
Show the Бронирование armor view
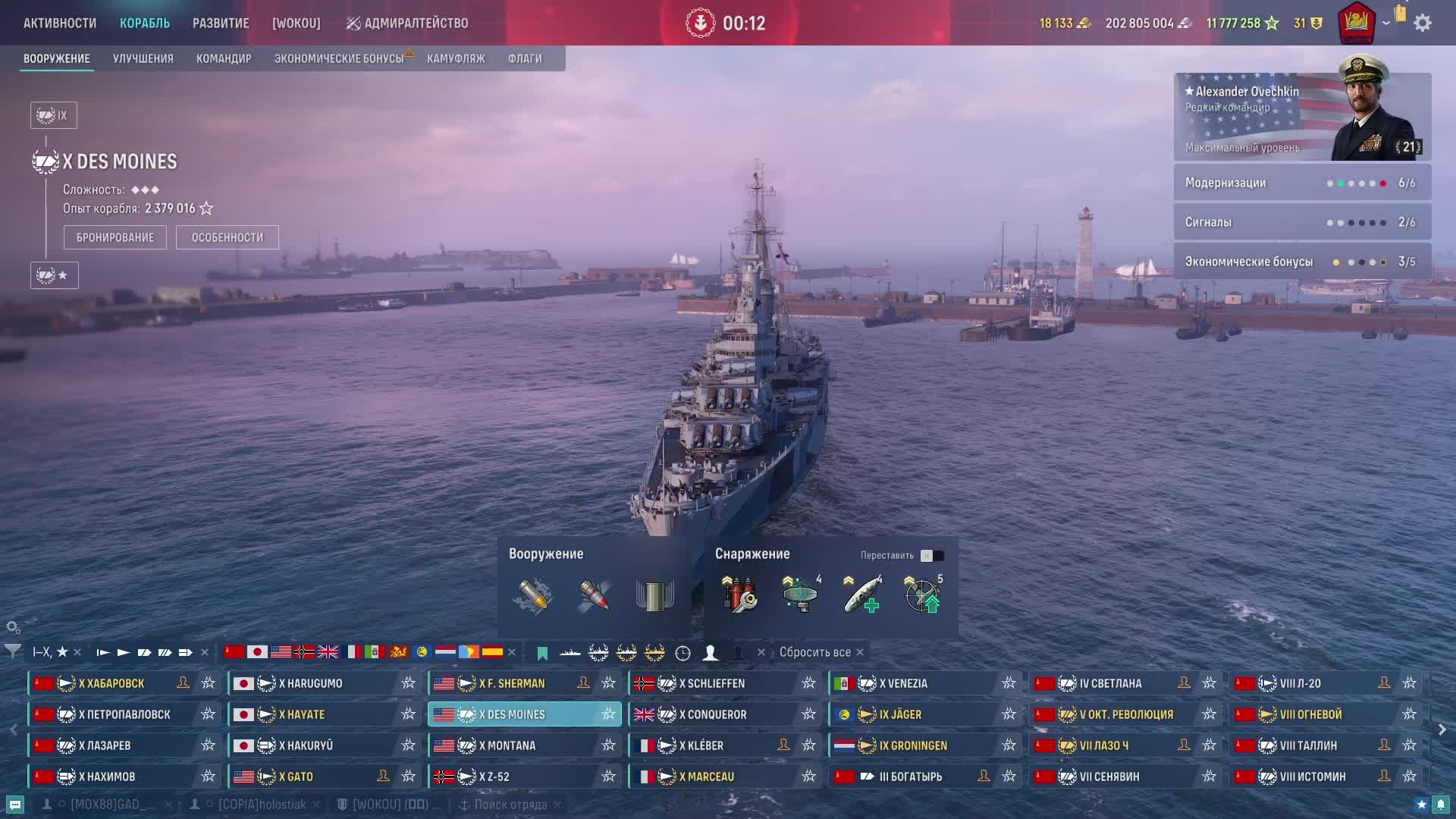115,237
